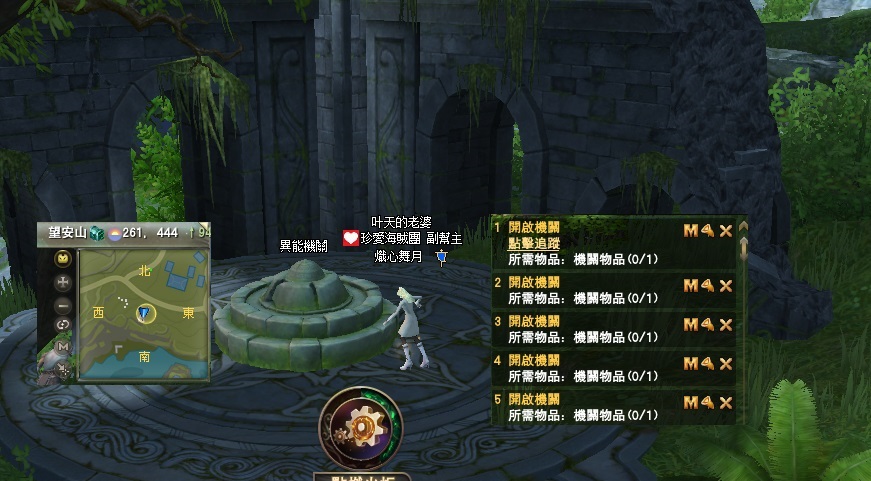This screenshot has height=481, width=871.
Task: Click the green cube icon beside 望安山
Action: (x=97, y=233)
